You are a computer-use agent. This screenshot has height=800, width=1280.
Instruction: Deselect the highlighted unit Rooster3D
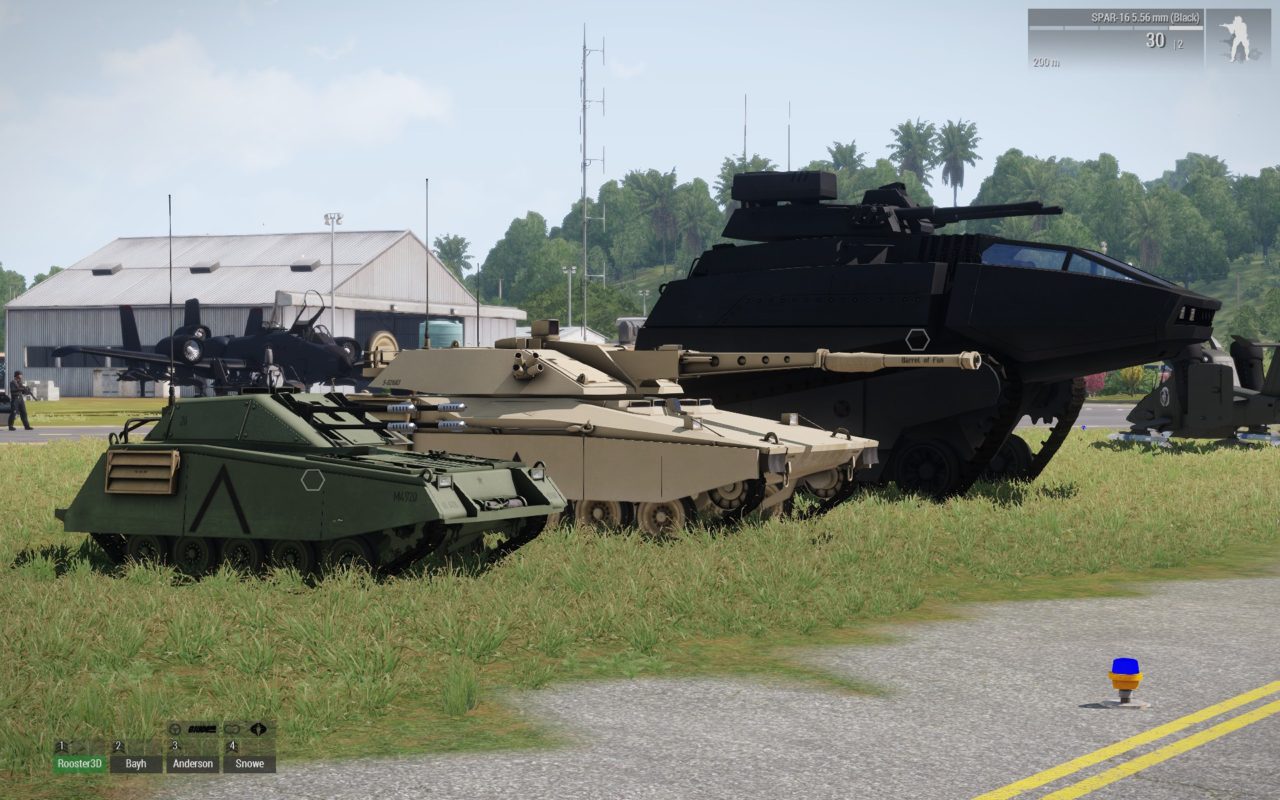click(x=81, y=762)
